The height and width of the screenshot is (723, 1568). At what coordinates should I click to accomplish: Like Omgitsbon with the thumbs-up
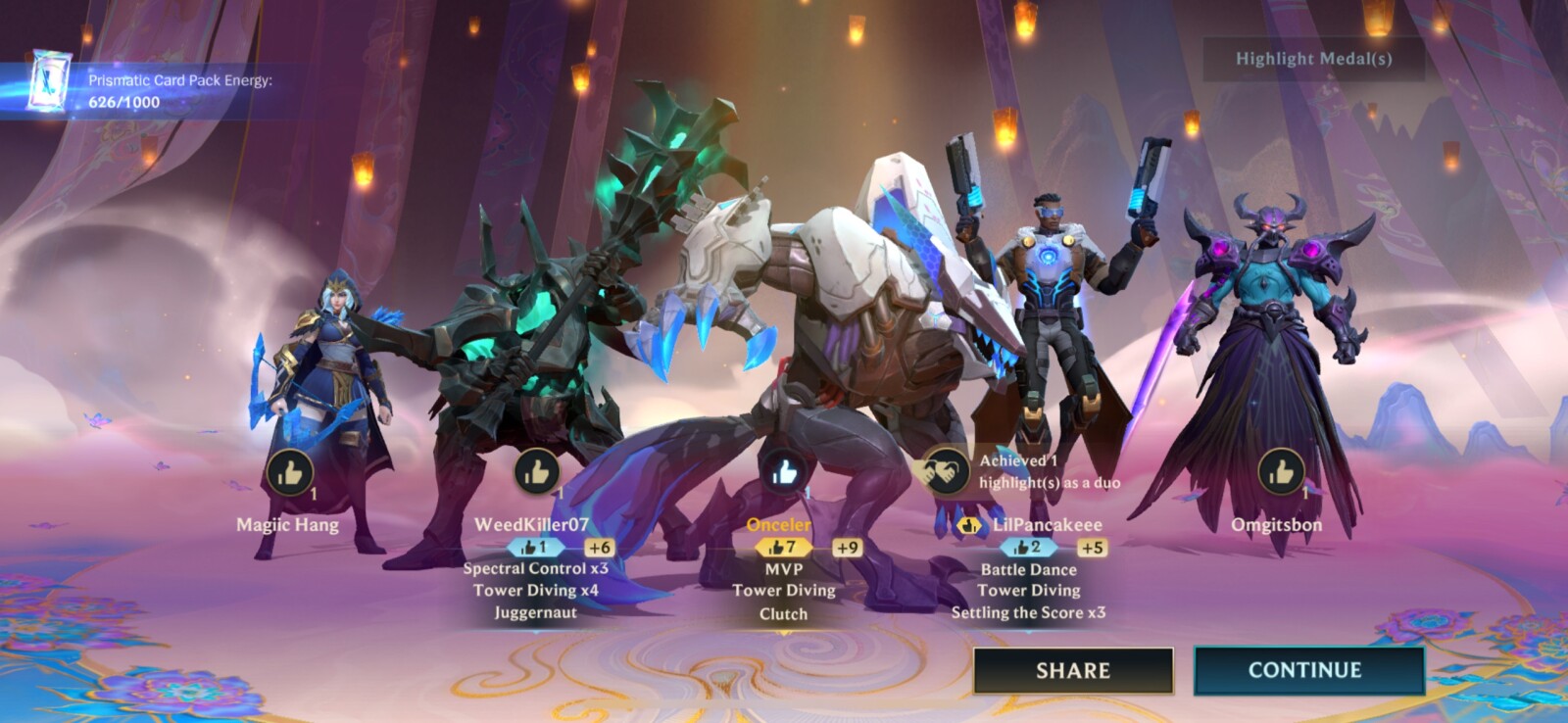pos(1281,473)
